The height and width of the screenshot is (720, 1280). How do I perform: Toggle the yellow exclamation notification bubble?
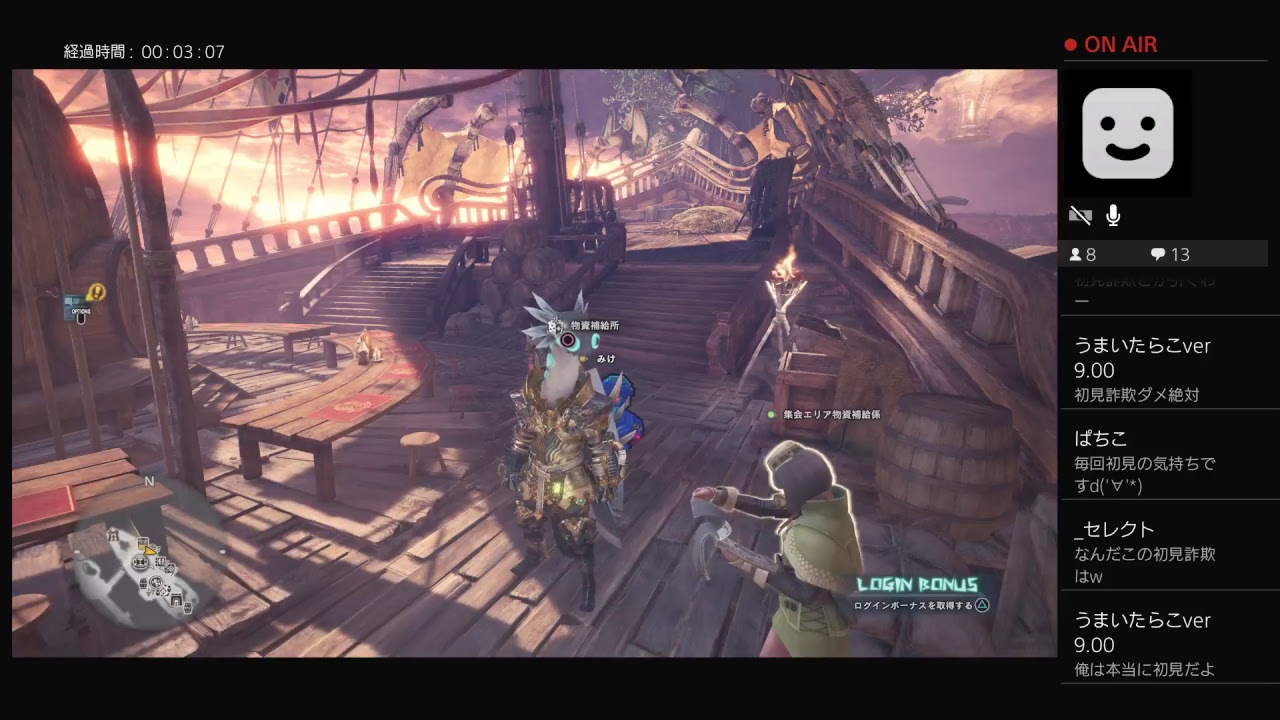(97, 293)
